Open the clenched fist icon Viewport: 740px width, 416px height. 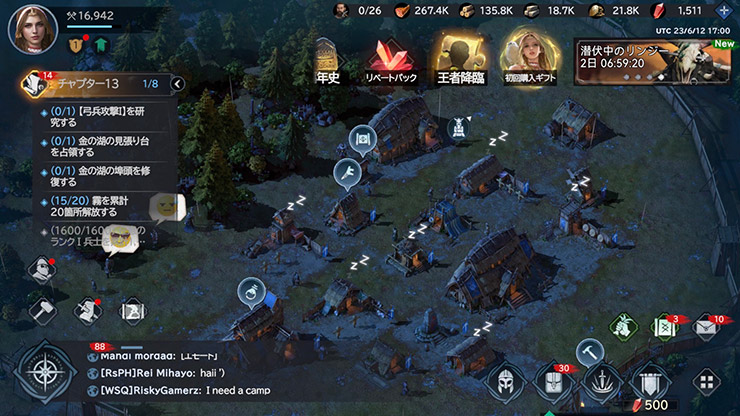tap(622, 328)
